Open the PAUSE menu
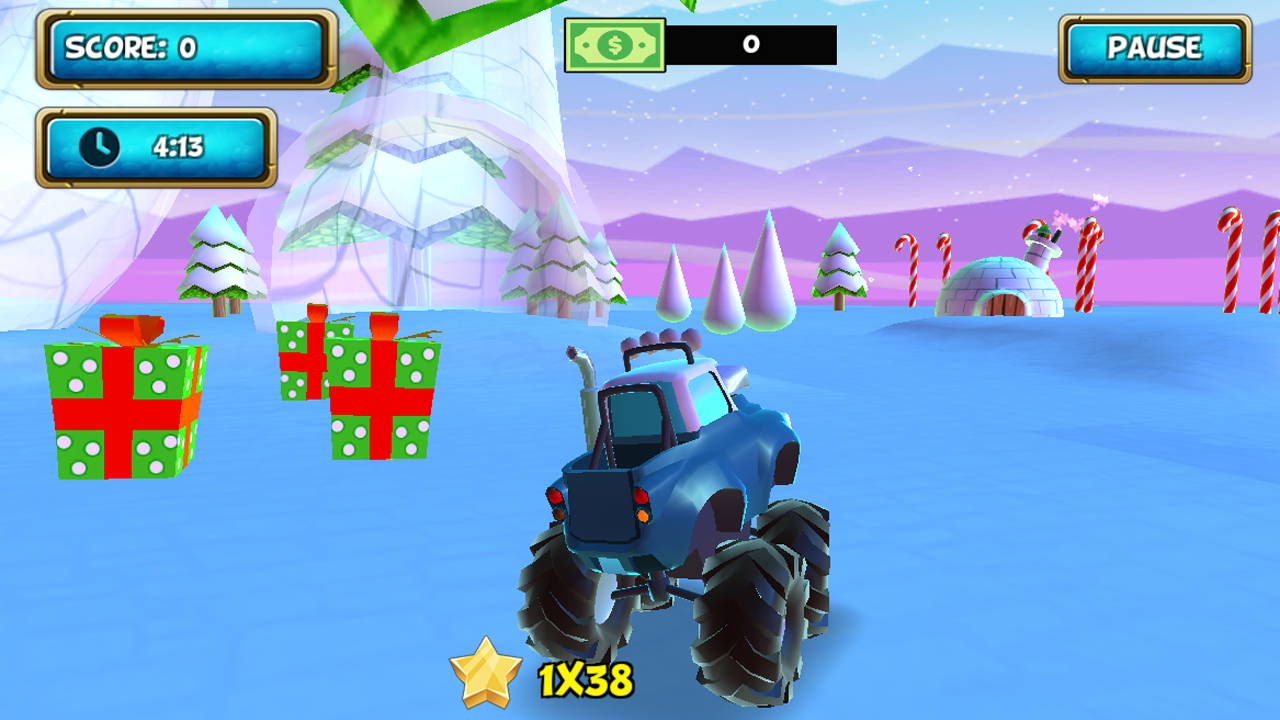Viewport: 1280px width, 720px height. [x=1155, y=46]
